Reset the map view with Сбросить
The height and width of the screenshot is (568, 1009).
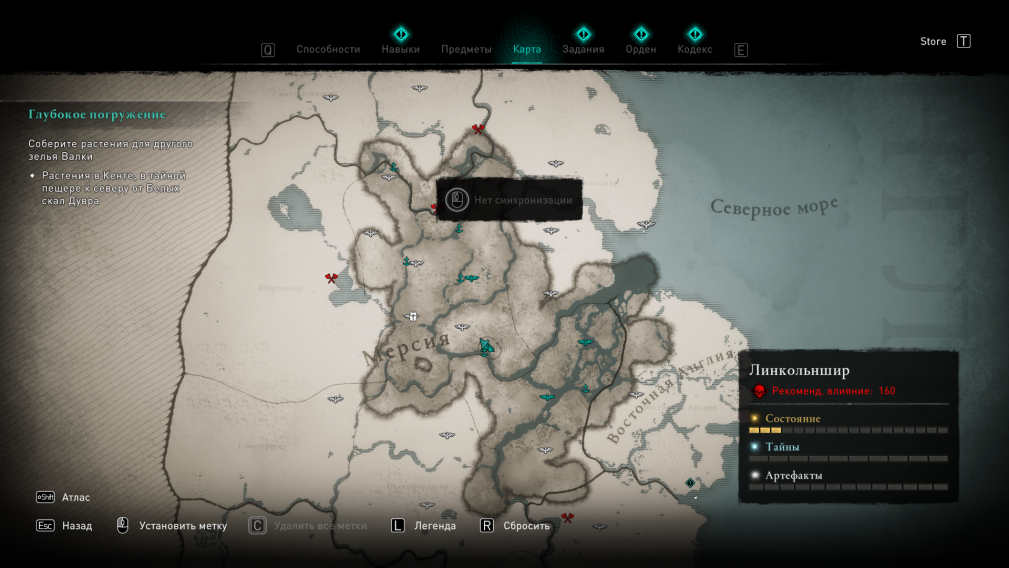pos(526,526)
